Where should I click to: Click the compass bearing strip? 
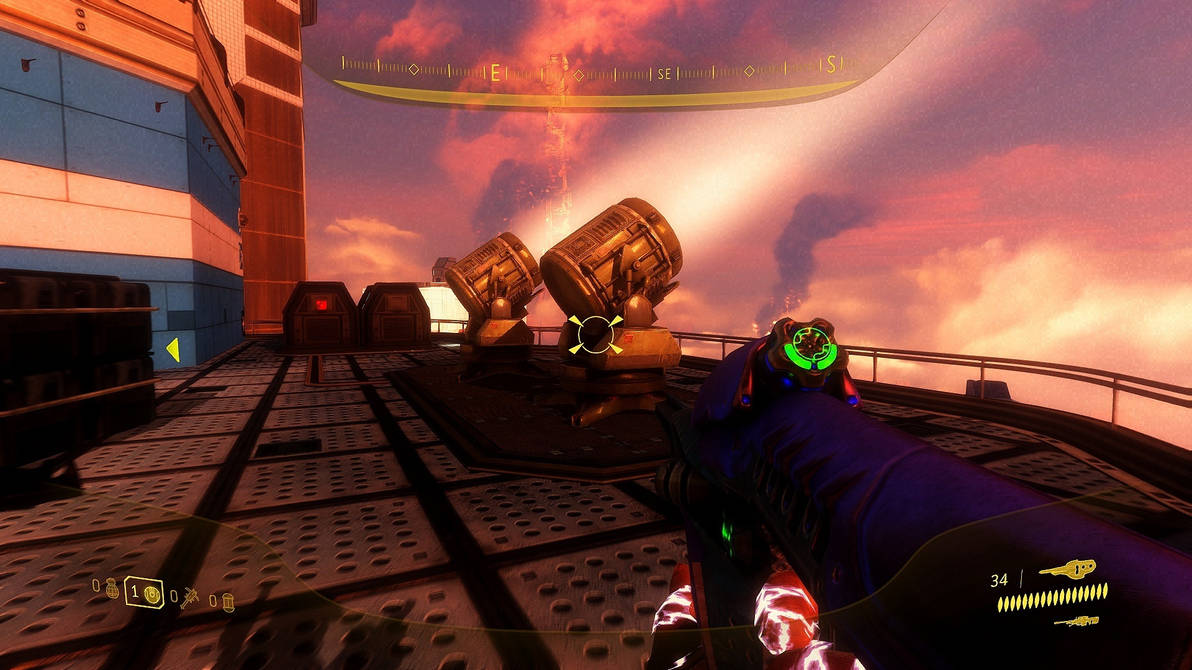[592, 72]
